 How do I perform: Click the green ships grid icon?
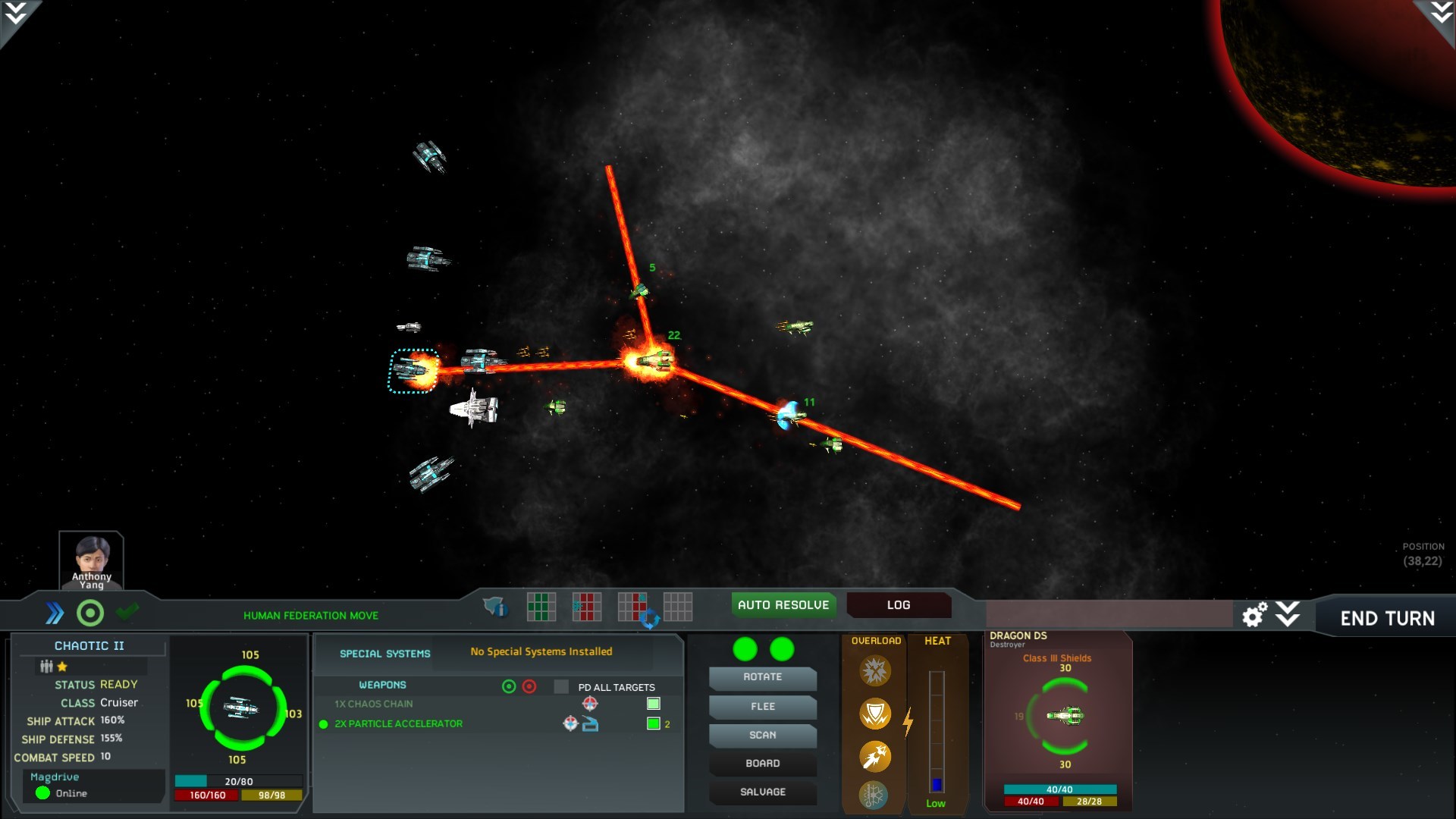click(541, 606)
